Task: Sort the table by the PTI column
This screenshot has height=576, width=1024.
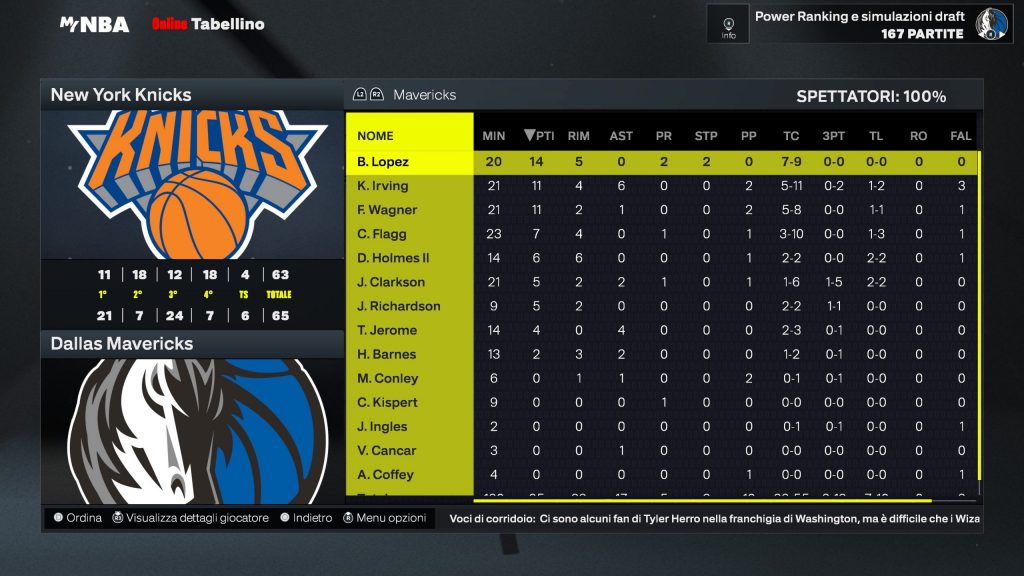Action: click(x=539, y=136)
